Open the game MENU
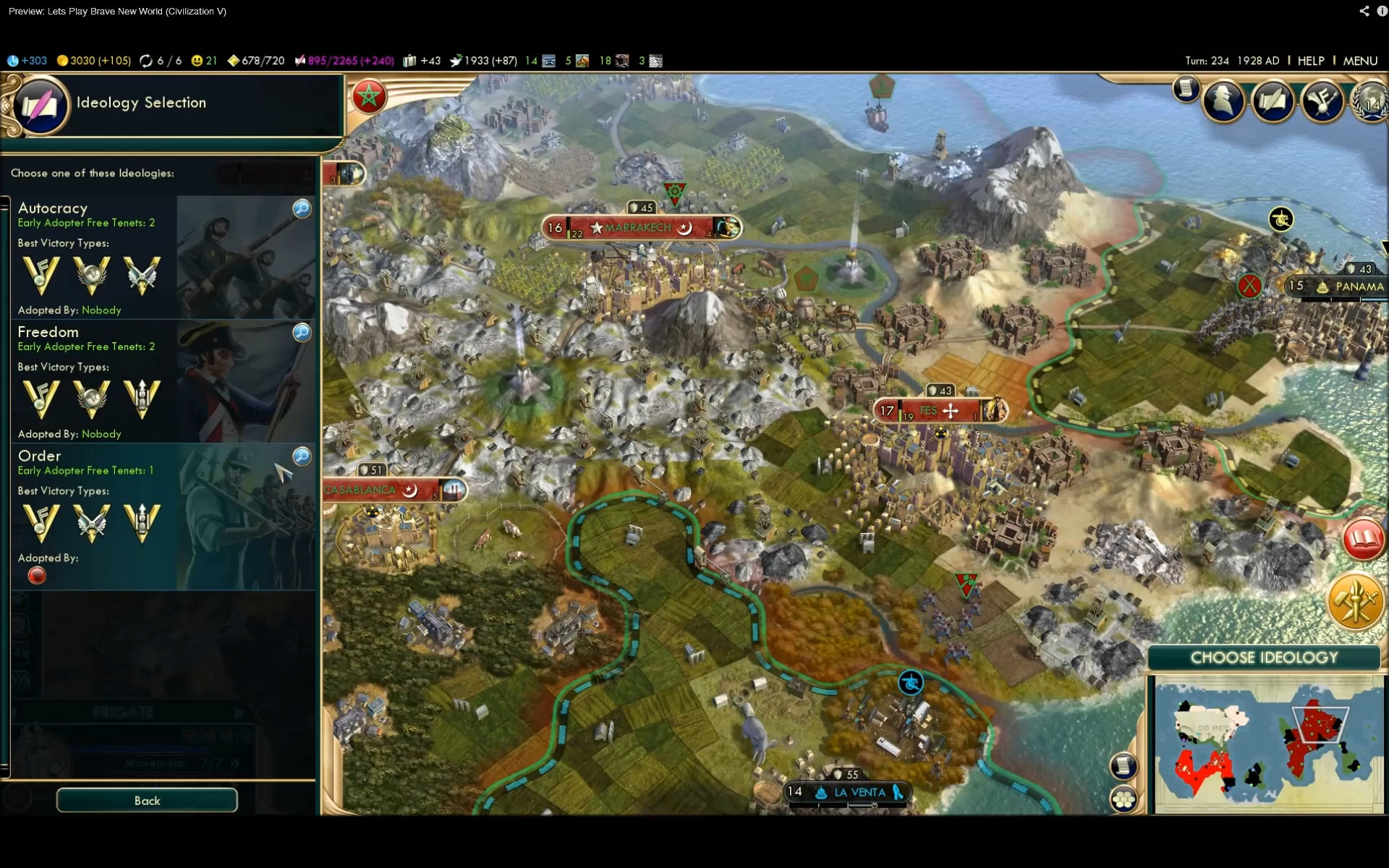This screenshot has height=868, width=1389. click(x=1360, y=61)
